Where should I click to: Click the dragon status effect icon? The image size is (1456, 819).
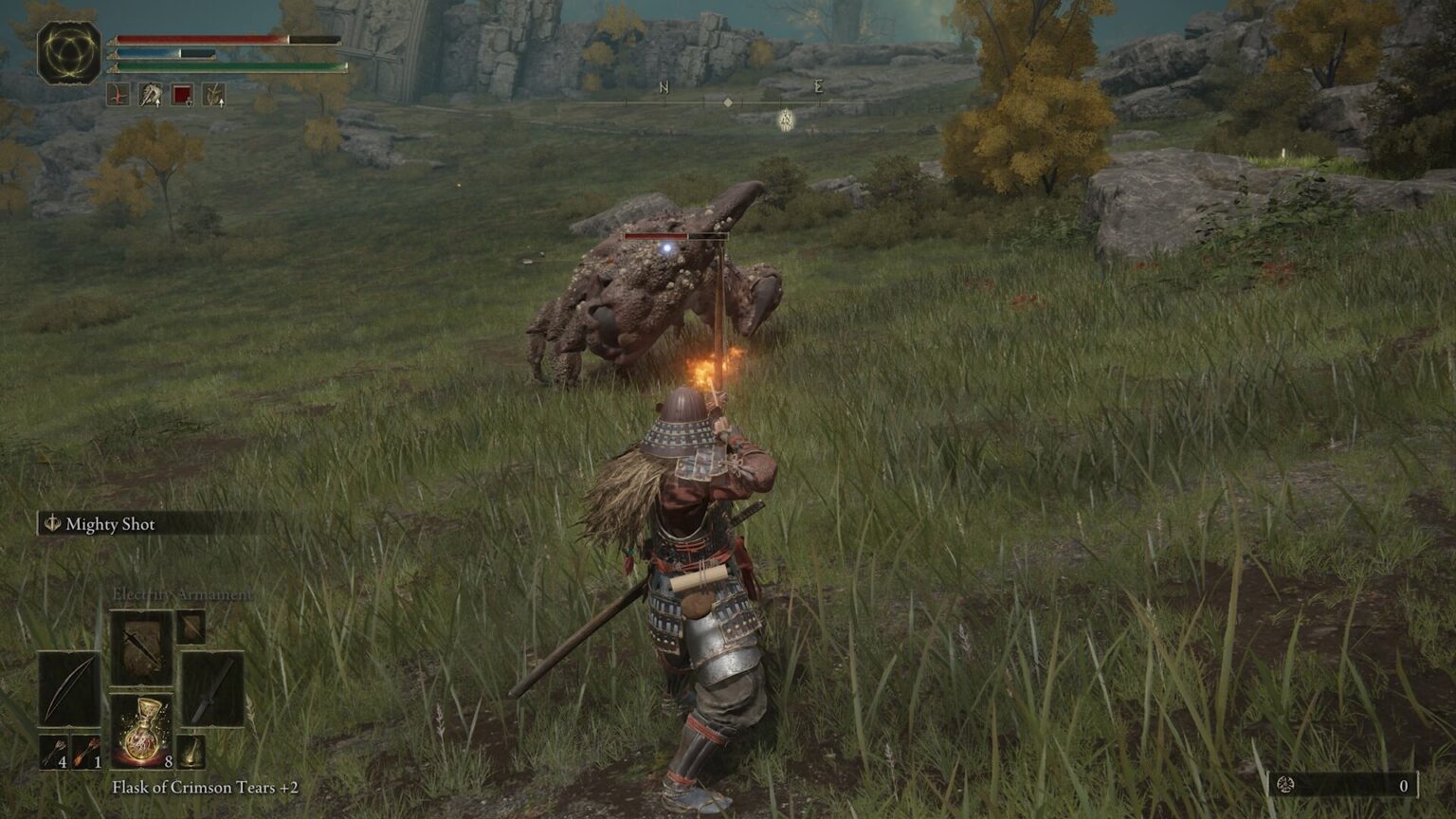[x=151, y=95]
